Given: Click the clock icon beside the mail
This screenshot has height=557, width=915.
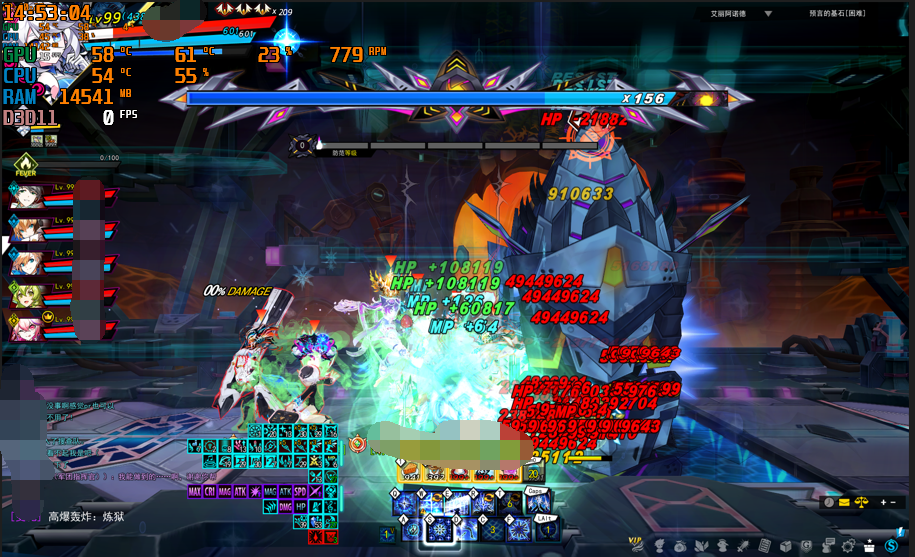Looking at the screenshot, I should click(x=829, y=502).
